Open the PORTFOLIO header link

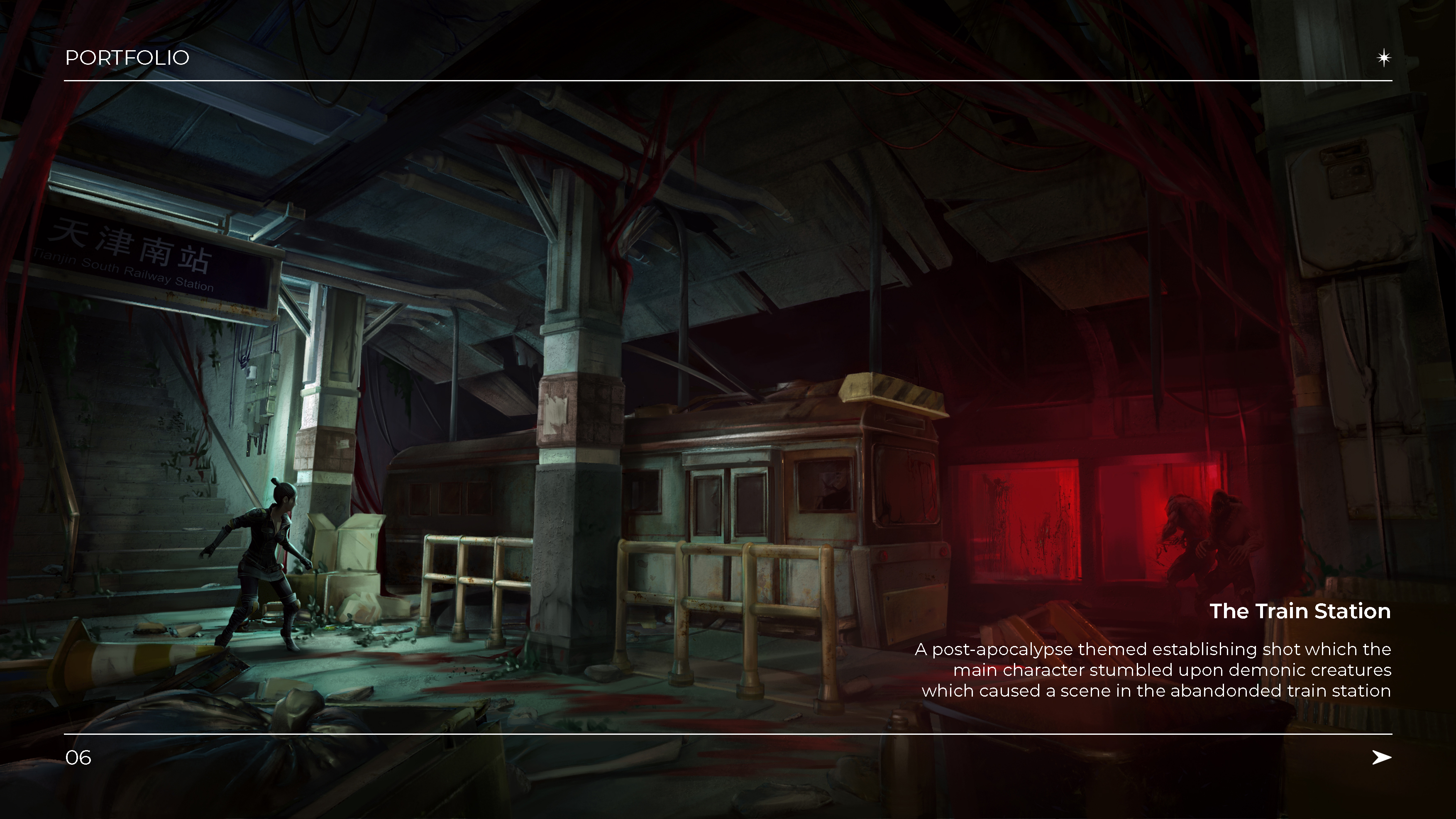pyautogui.click(x=127, y=58)
